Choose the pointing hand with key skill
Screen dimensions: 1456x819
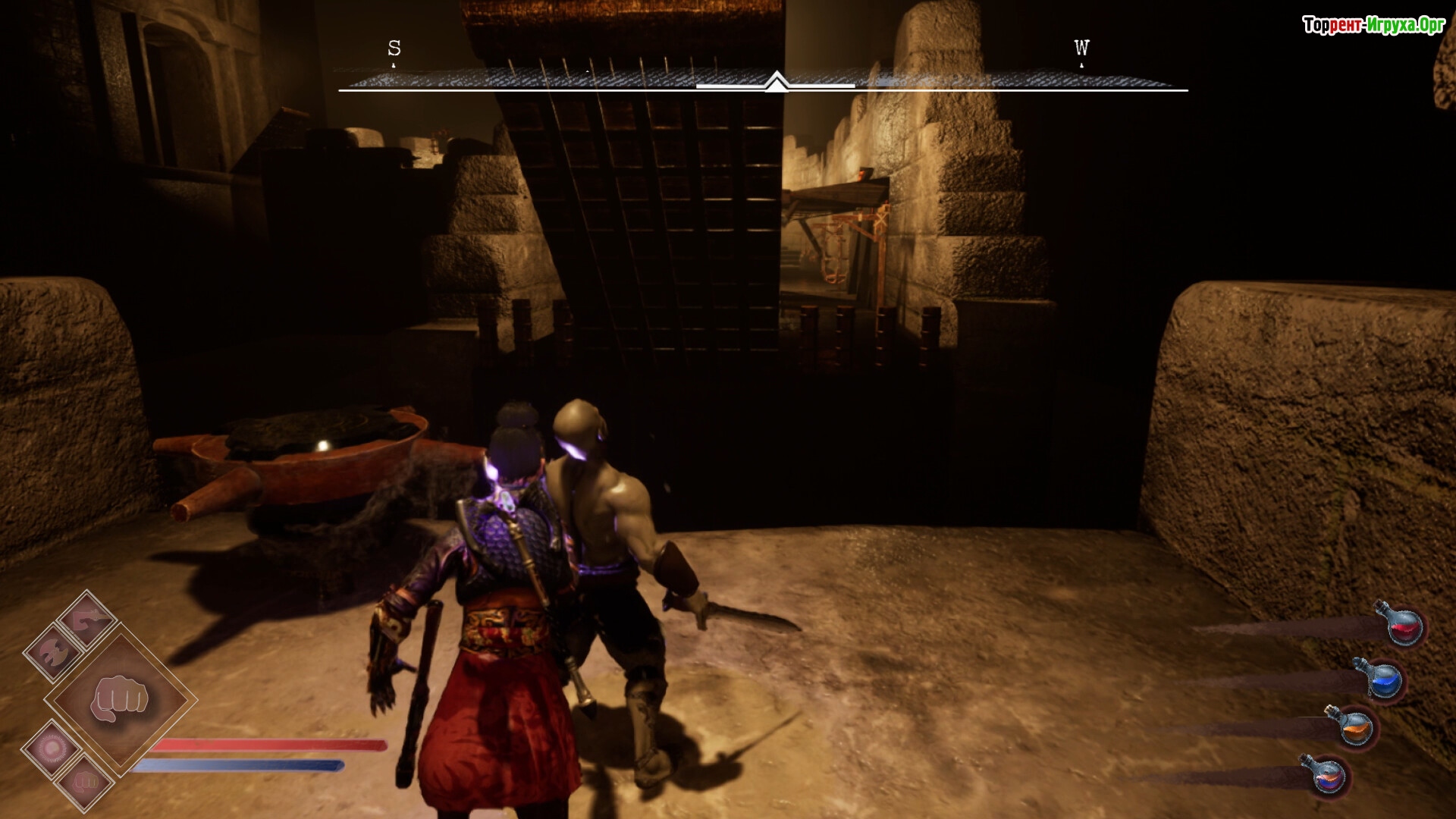click(88, 619)
